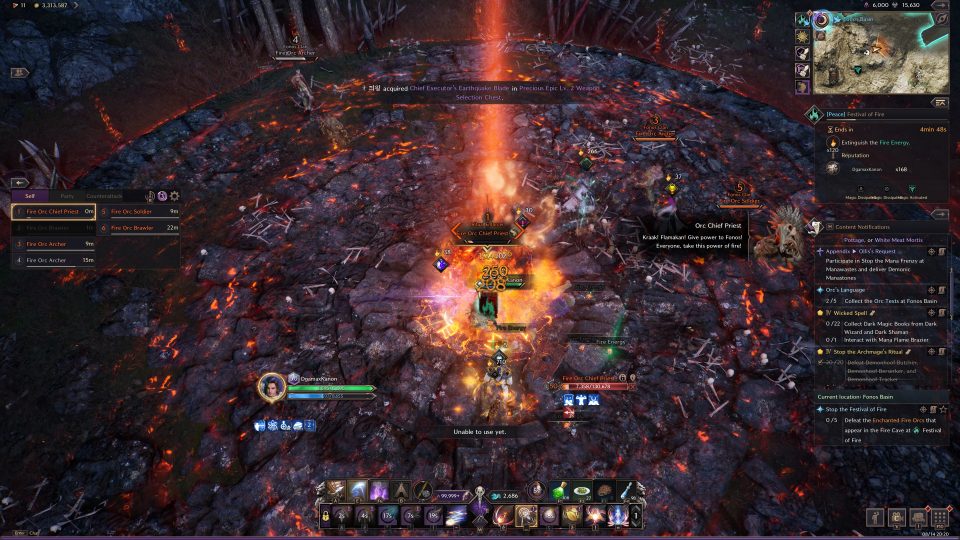Image resolution: width=960 pixels, height=540 pixels.
Task: Open the main menu grid icon
Action: point(939,517)
